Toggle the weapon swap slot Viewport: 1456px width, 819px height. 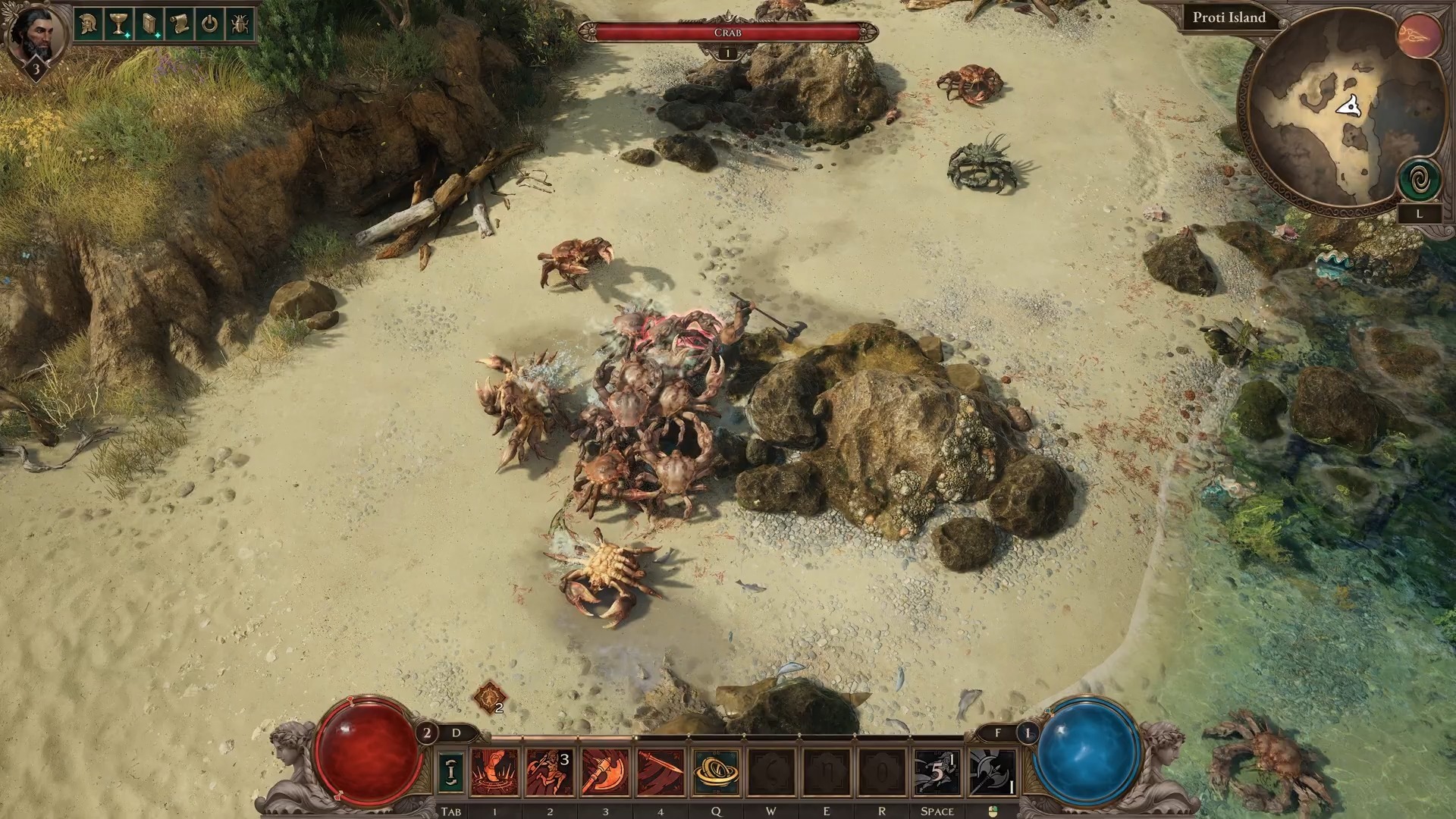451,772
